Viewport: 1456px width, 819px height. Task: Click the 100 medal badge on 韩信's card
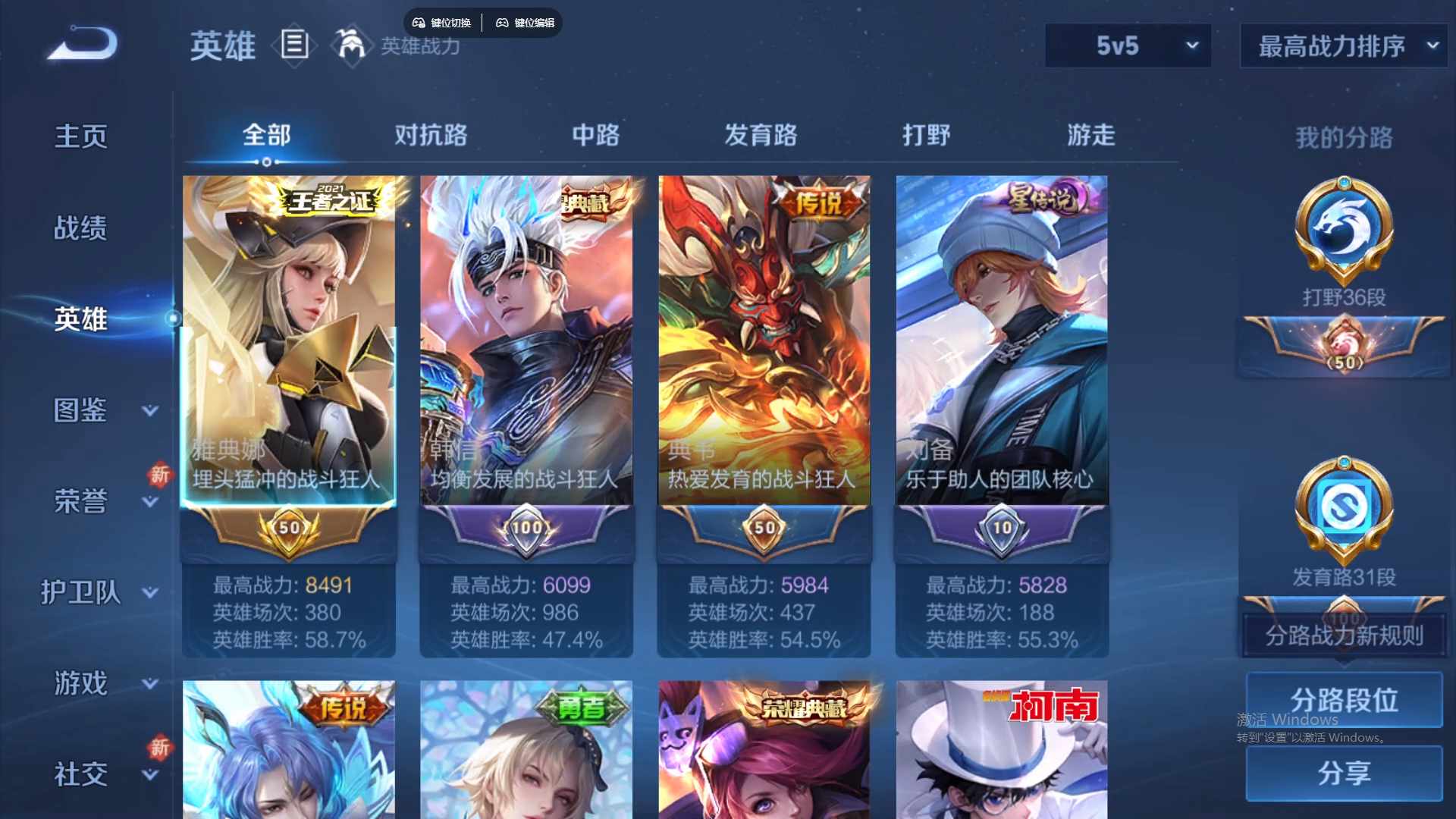tap(526, 529)
